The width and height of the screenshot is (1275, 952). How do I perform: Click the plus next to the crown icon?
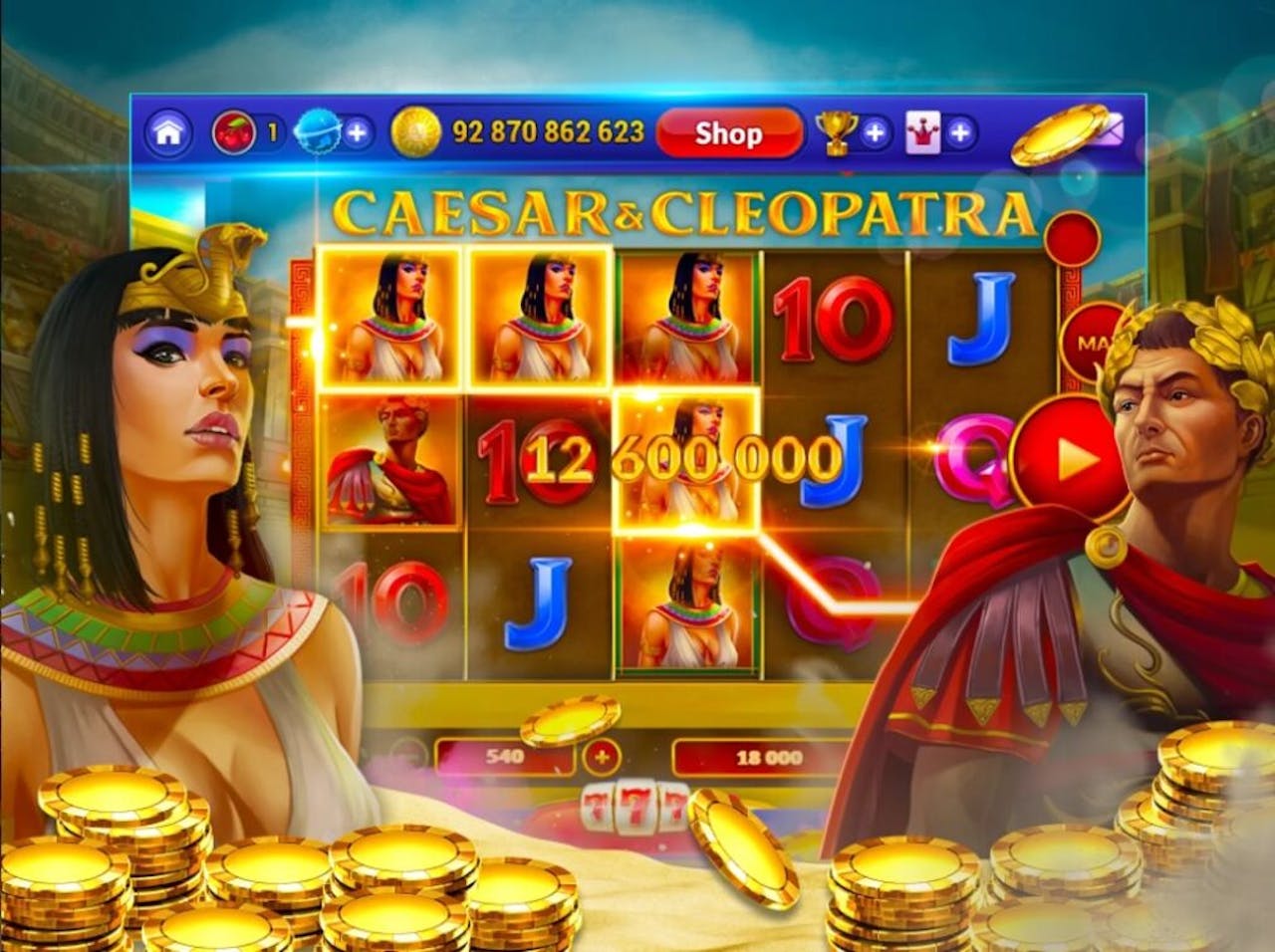tap(958, 129)
